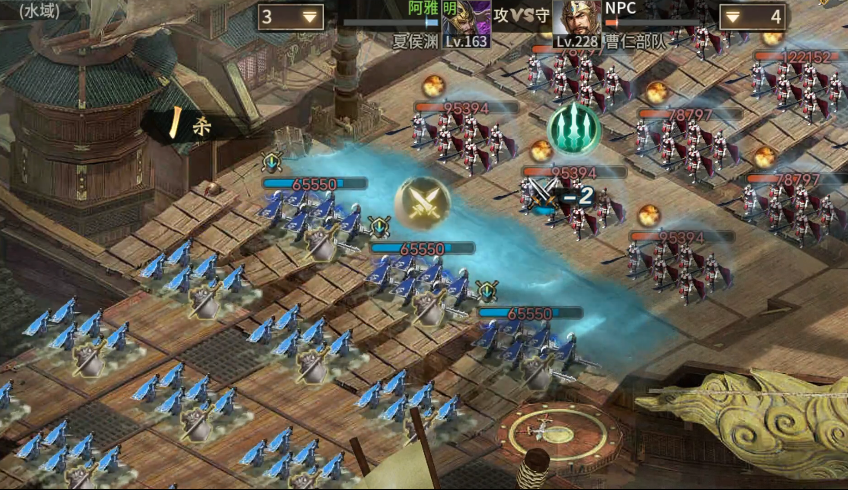
Task: Activate the golden crossed swords skill
Action: point(422,203)
